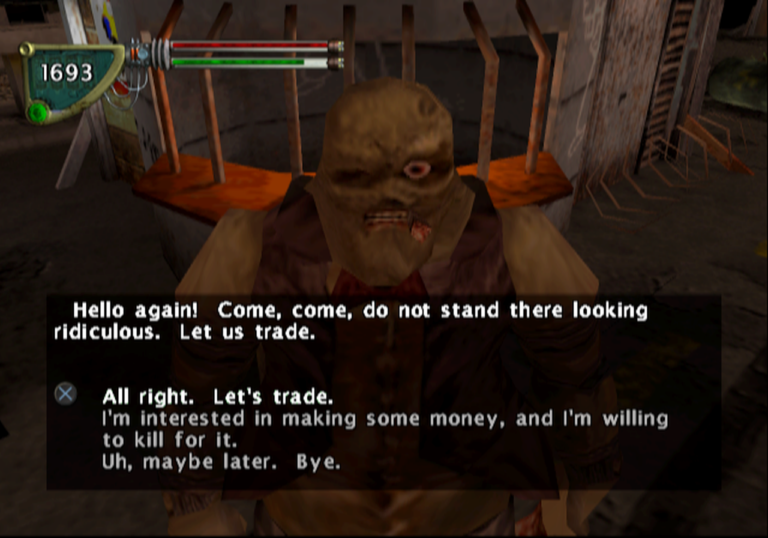Pick the "Uh, maybe later. Bye." option
Screen dimensions: 768x538
coord(220,463)
